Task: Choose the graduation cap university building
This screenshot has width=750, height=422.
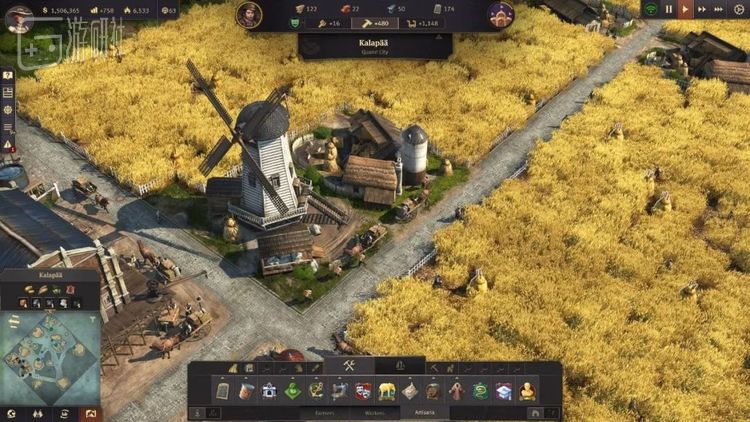Action: (504, 390)
